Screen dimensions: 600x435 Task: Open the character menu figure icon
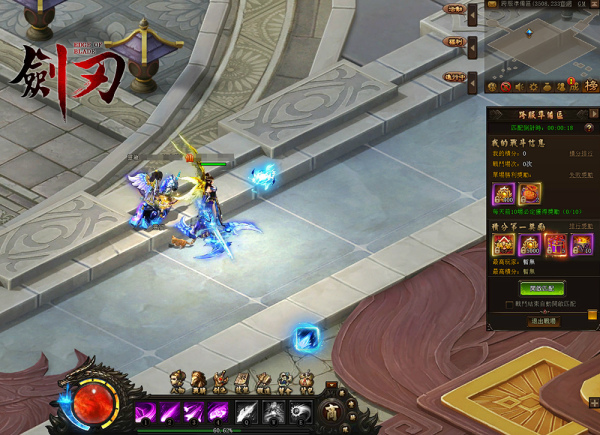click(x=180, y=380)
